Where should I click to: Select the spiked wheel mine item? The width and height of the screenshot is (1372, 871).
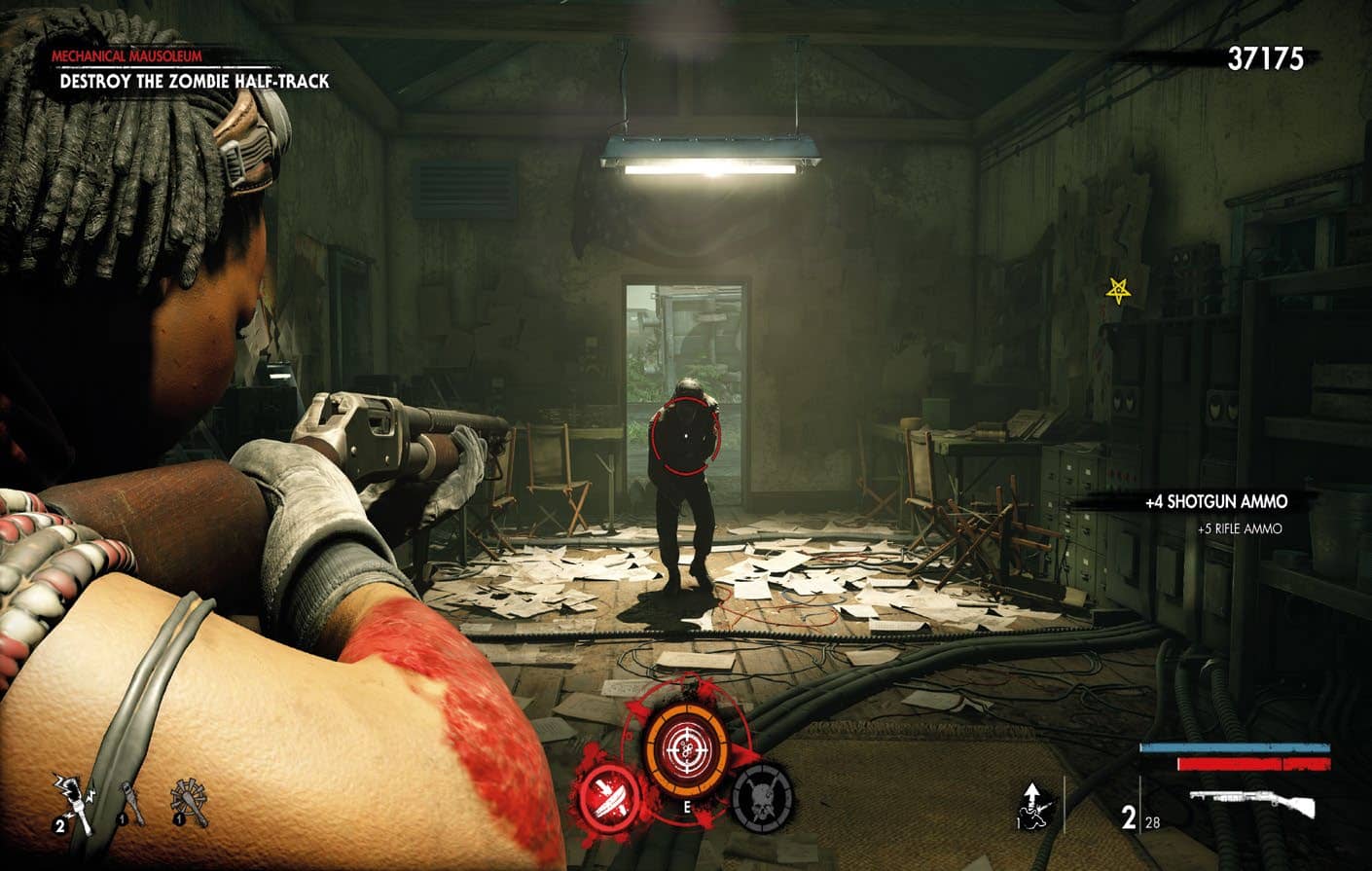coord(191,802)
